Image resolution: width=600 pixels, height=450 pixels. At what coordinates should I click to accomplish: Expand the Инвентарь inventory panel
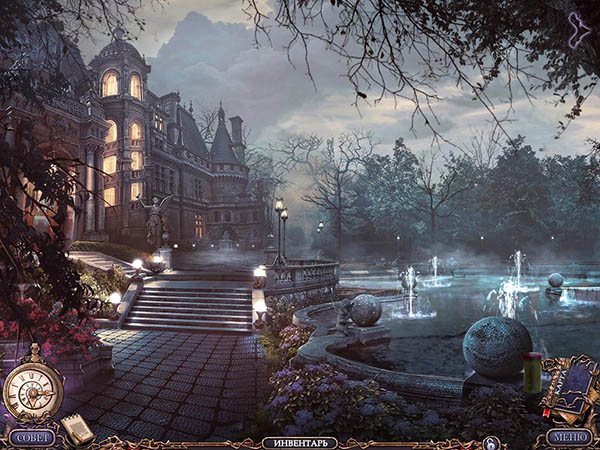click(x=299, y=442)
